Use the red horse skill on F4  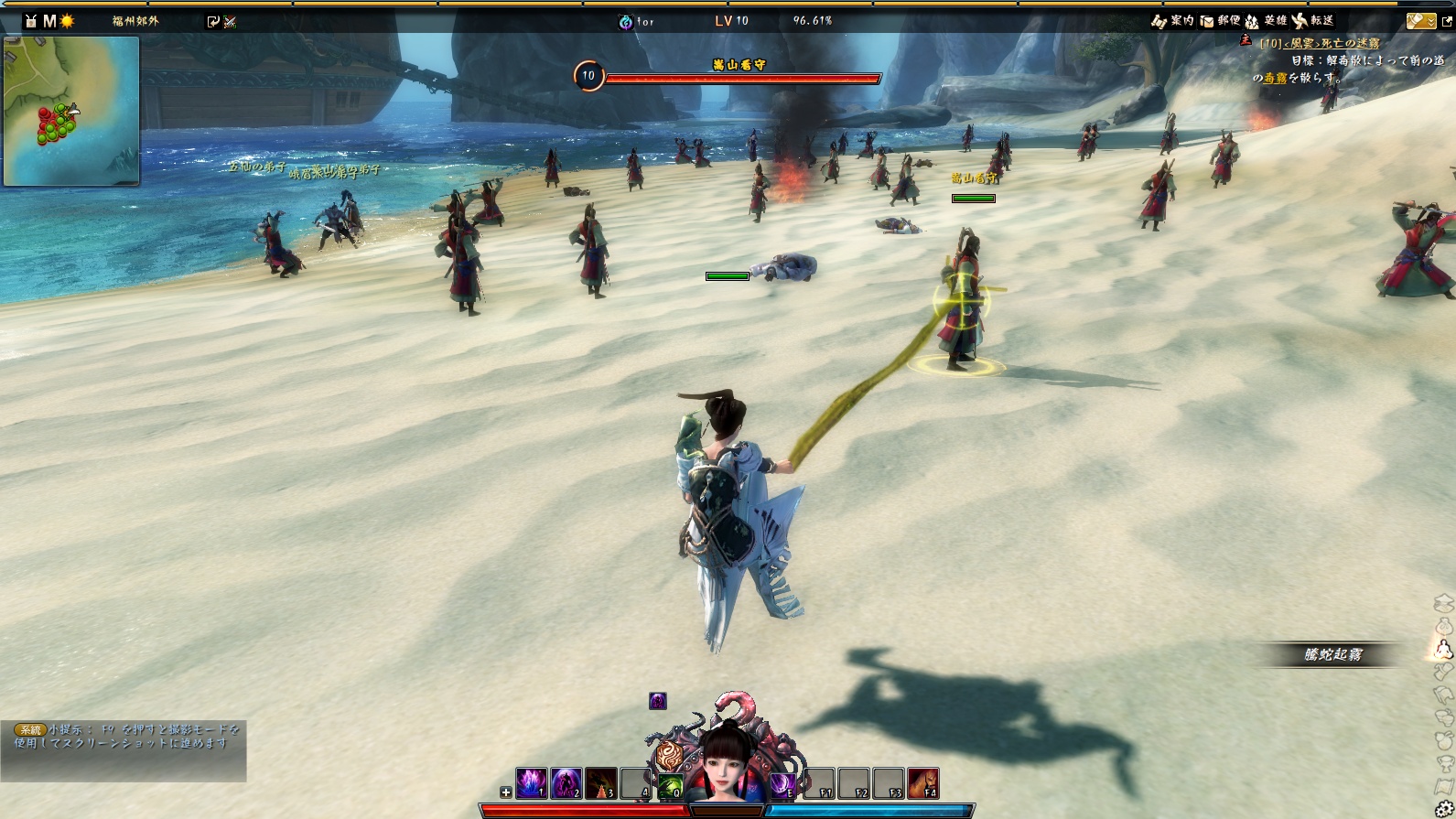coord(922,783)
